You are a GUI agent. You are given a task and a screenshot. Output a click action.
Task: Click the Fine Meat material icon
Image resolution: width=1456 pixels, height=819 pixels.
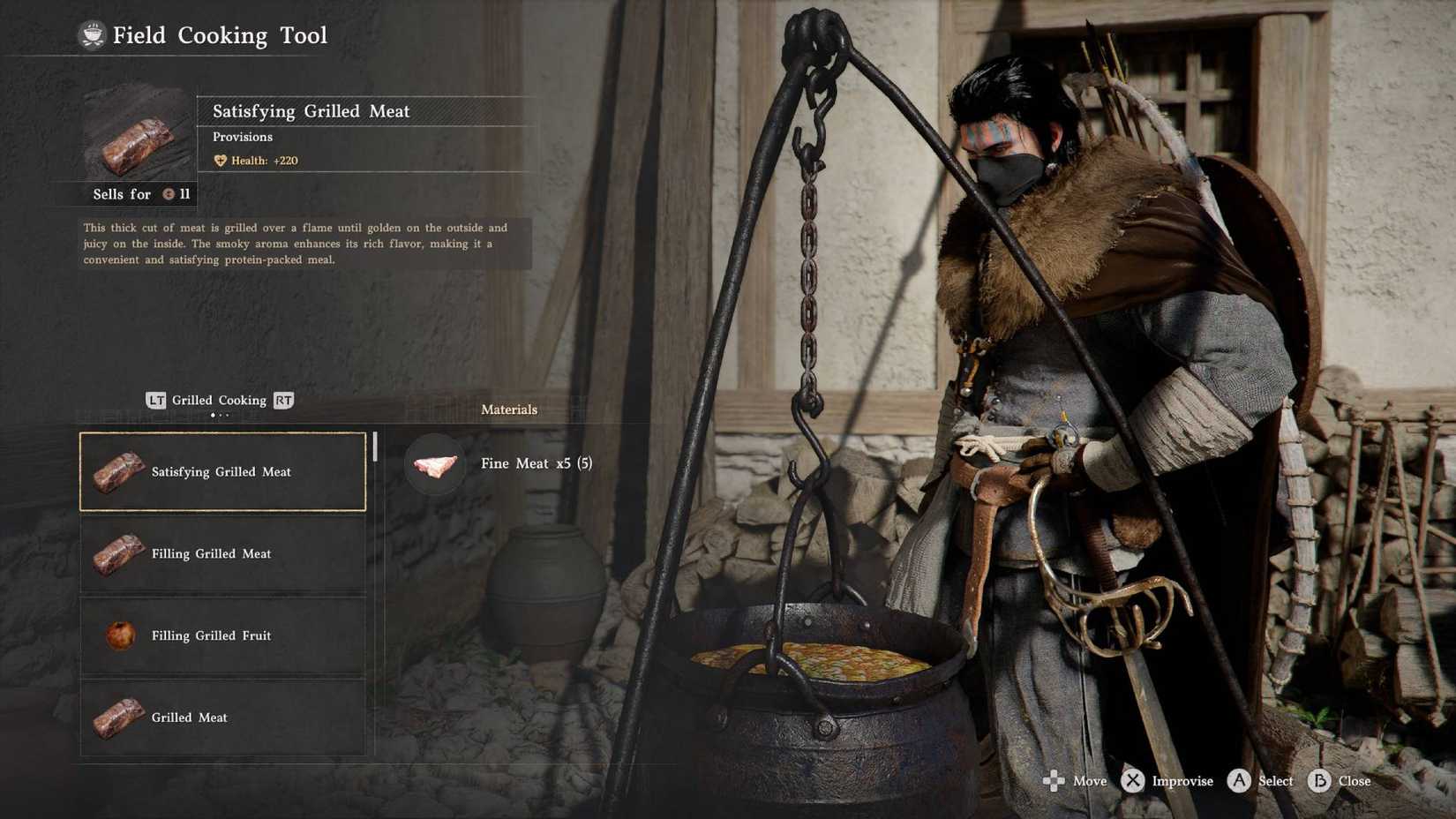click(x=434, y=464)
